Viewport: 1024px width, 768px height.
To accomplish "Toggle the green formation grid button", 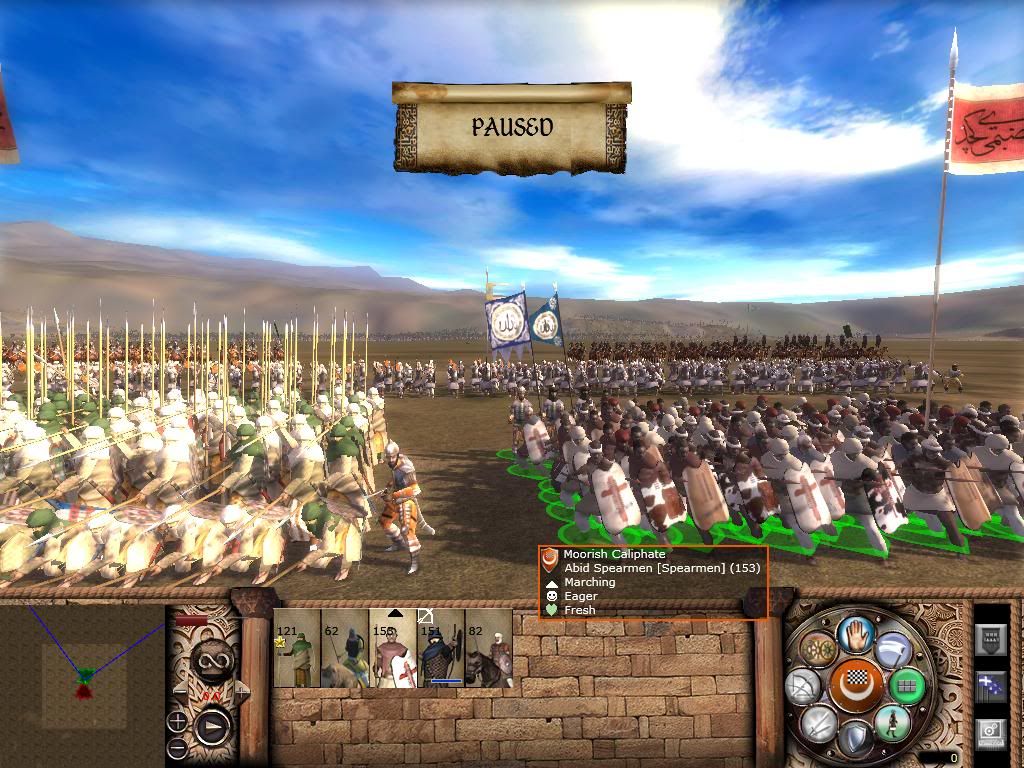I will coord(907,687).
